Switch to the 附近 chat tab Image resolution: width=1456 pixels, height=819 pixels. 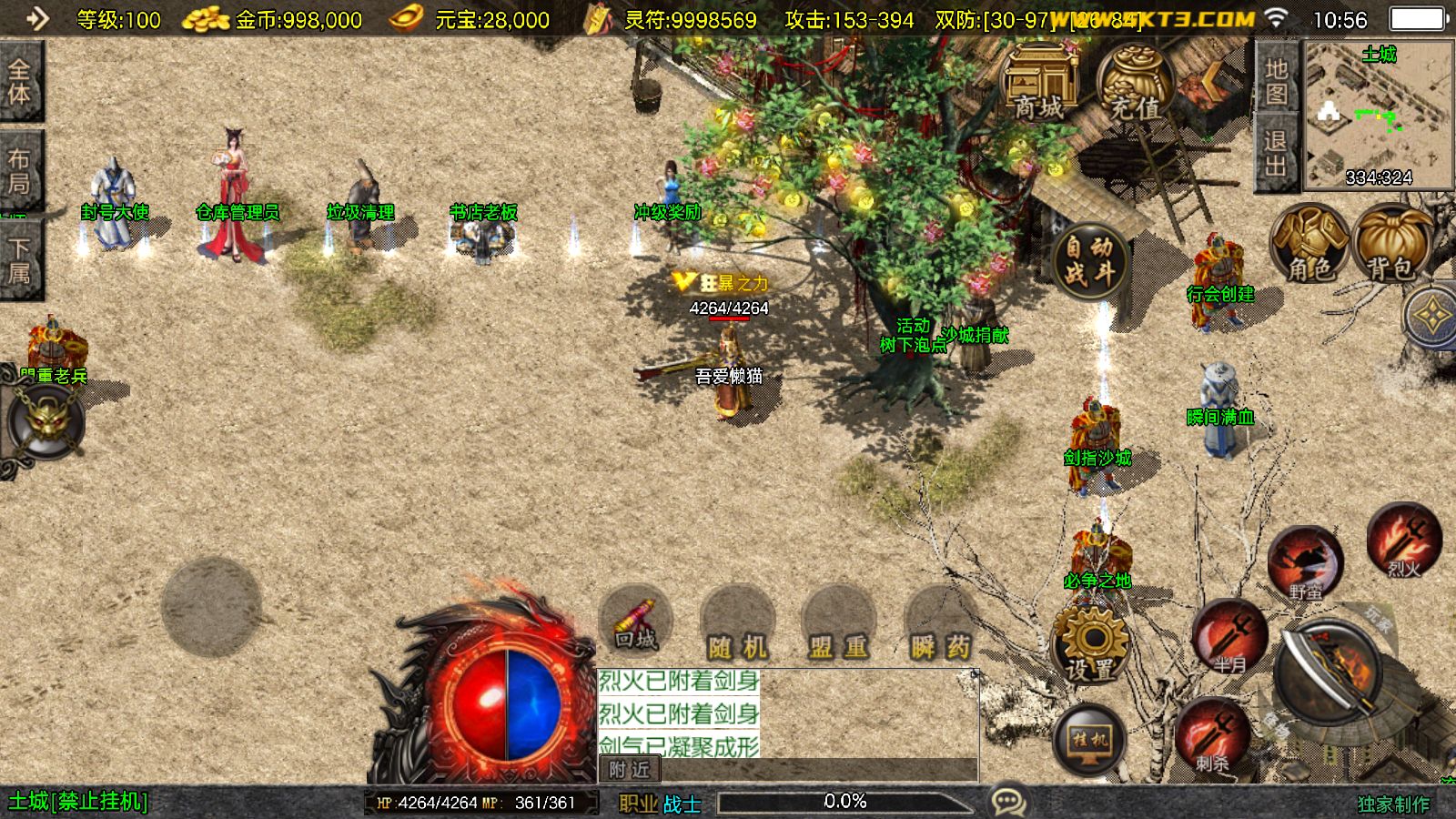coord(629,770)
